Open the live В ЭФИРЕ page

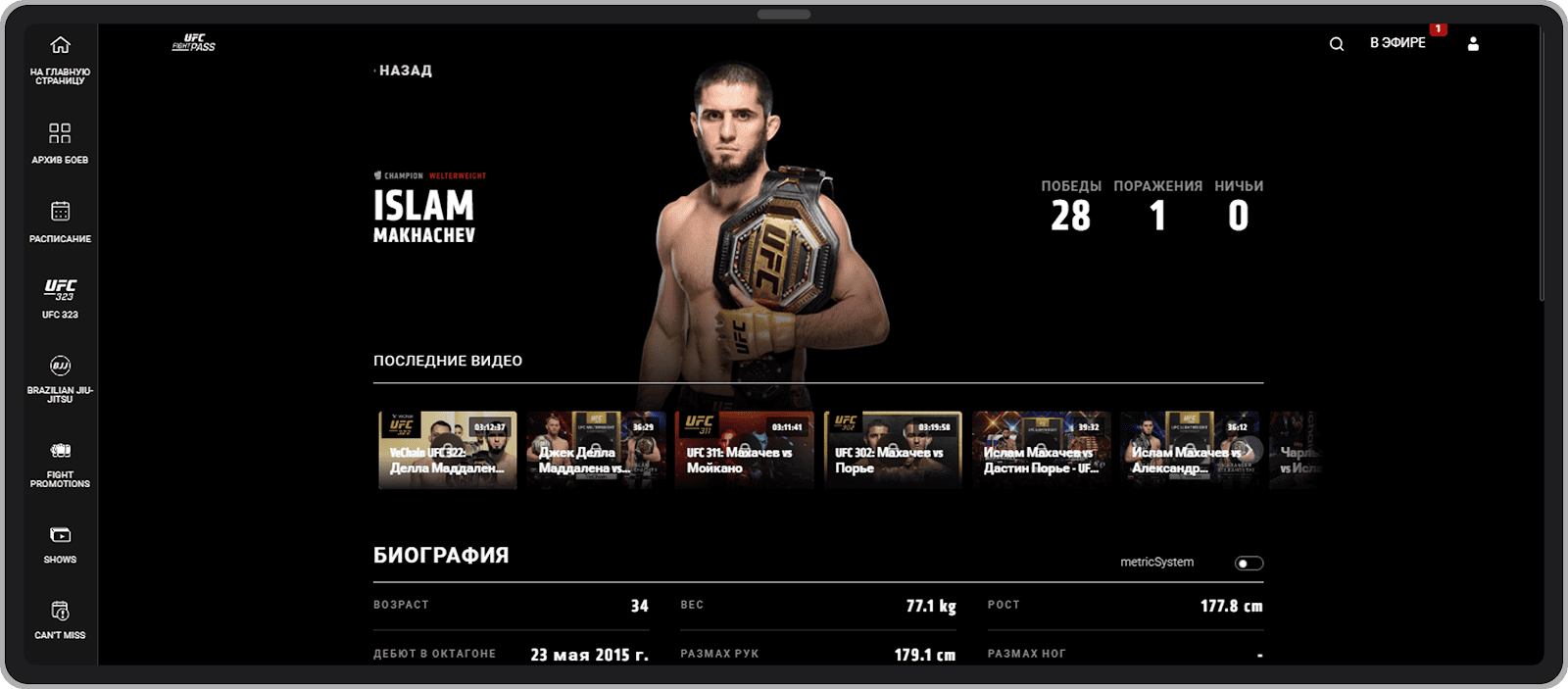1397,43
